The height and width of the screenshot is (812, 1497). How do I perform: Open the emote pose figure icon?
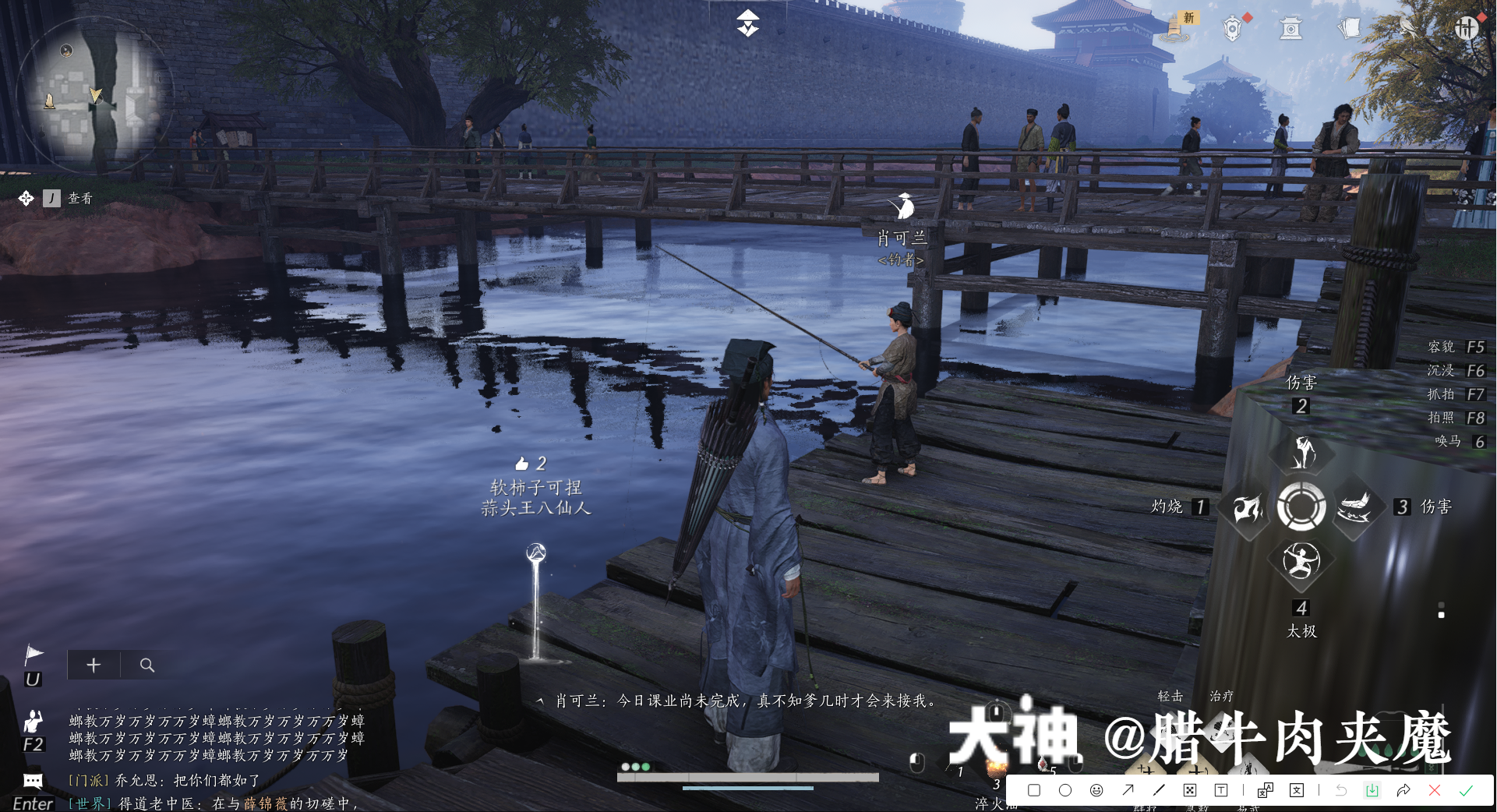tap(34, 722)
